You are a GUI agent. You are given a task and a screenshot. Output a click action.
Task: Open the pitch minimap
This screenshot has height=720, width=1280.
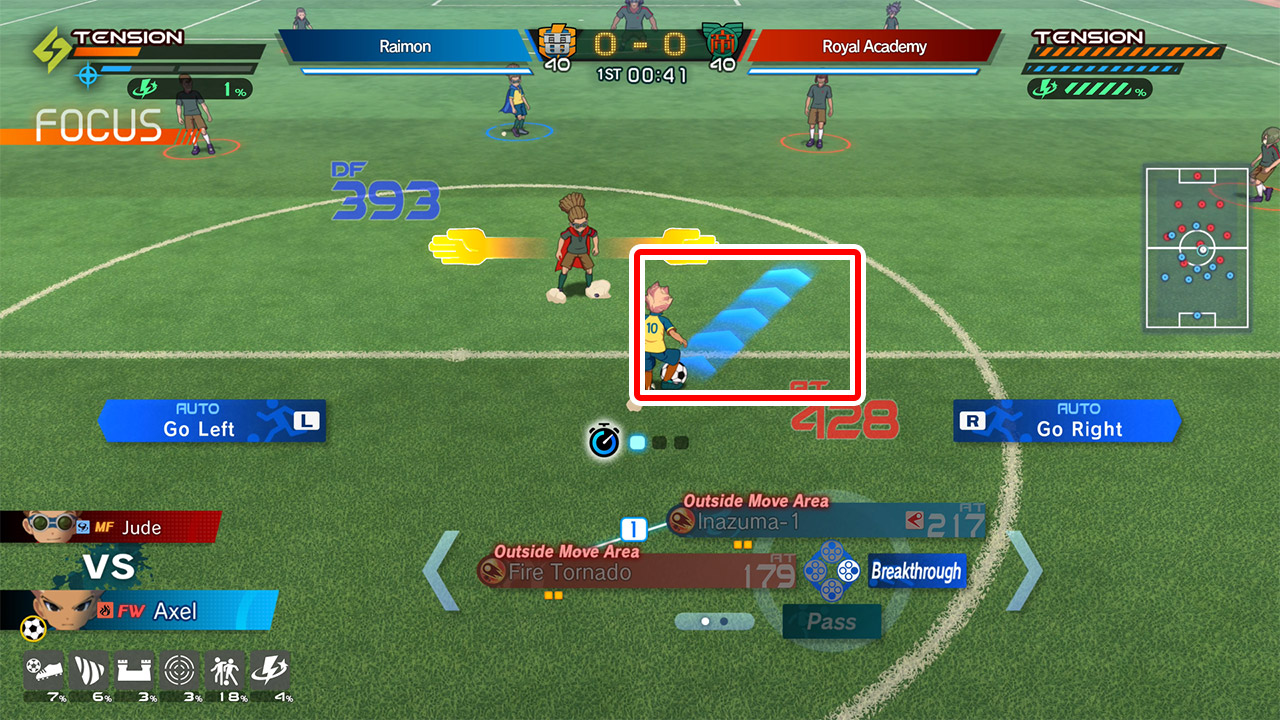click(1197, 248)
